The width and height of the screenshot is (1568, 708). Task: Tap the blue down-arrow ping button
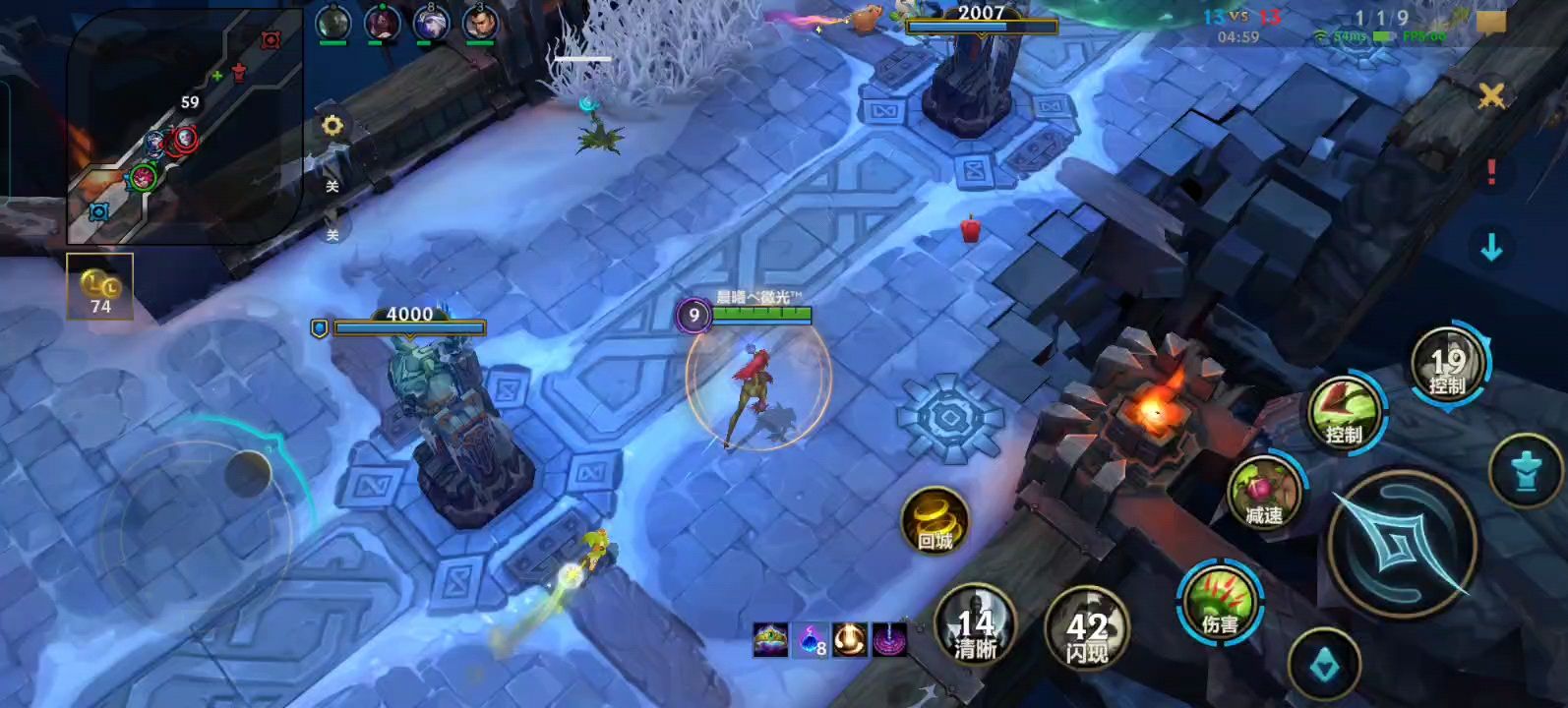click(1491, 248)
